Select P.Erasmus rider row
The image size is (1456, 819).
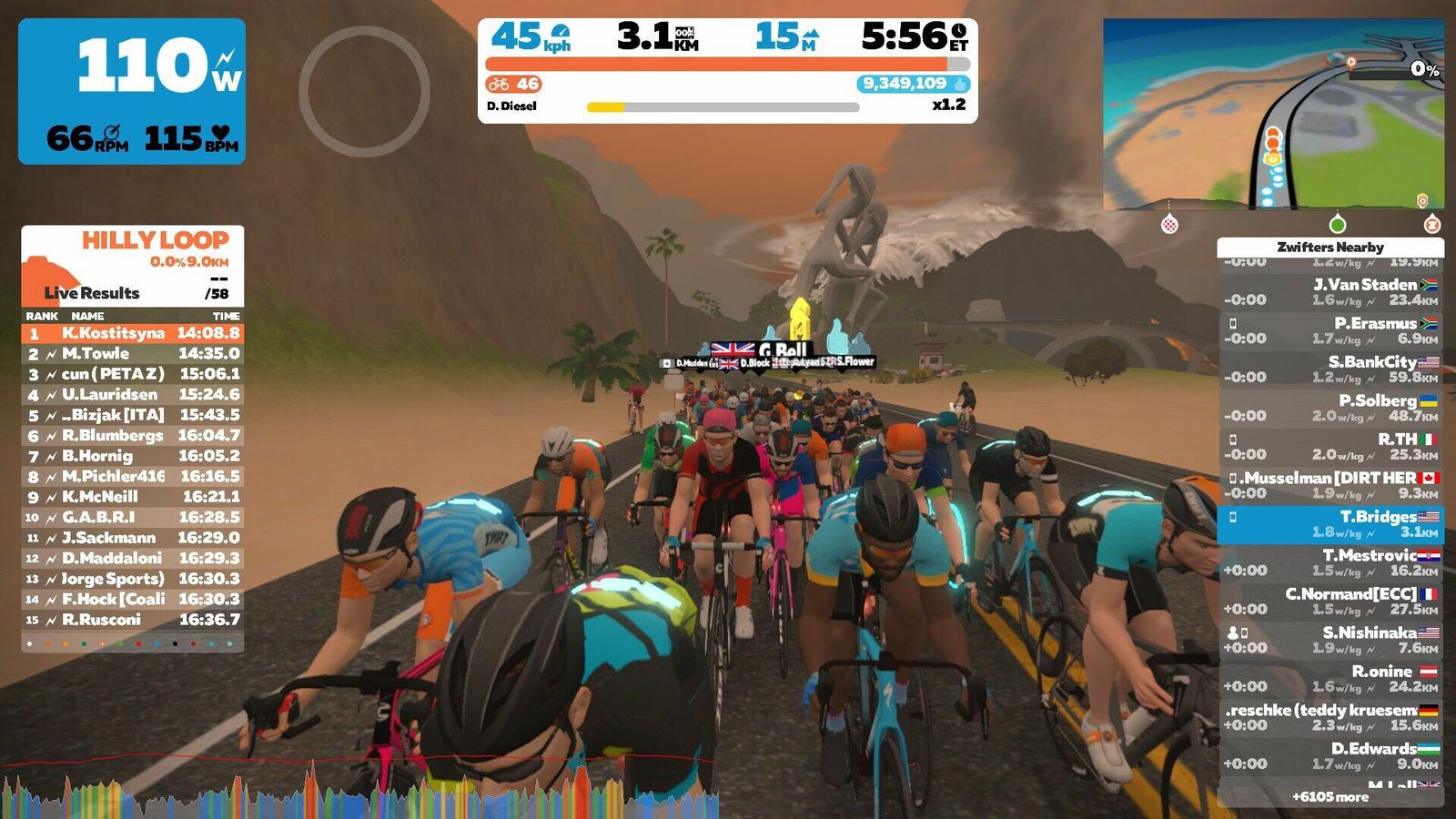[1330, 330]
